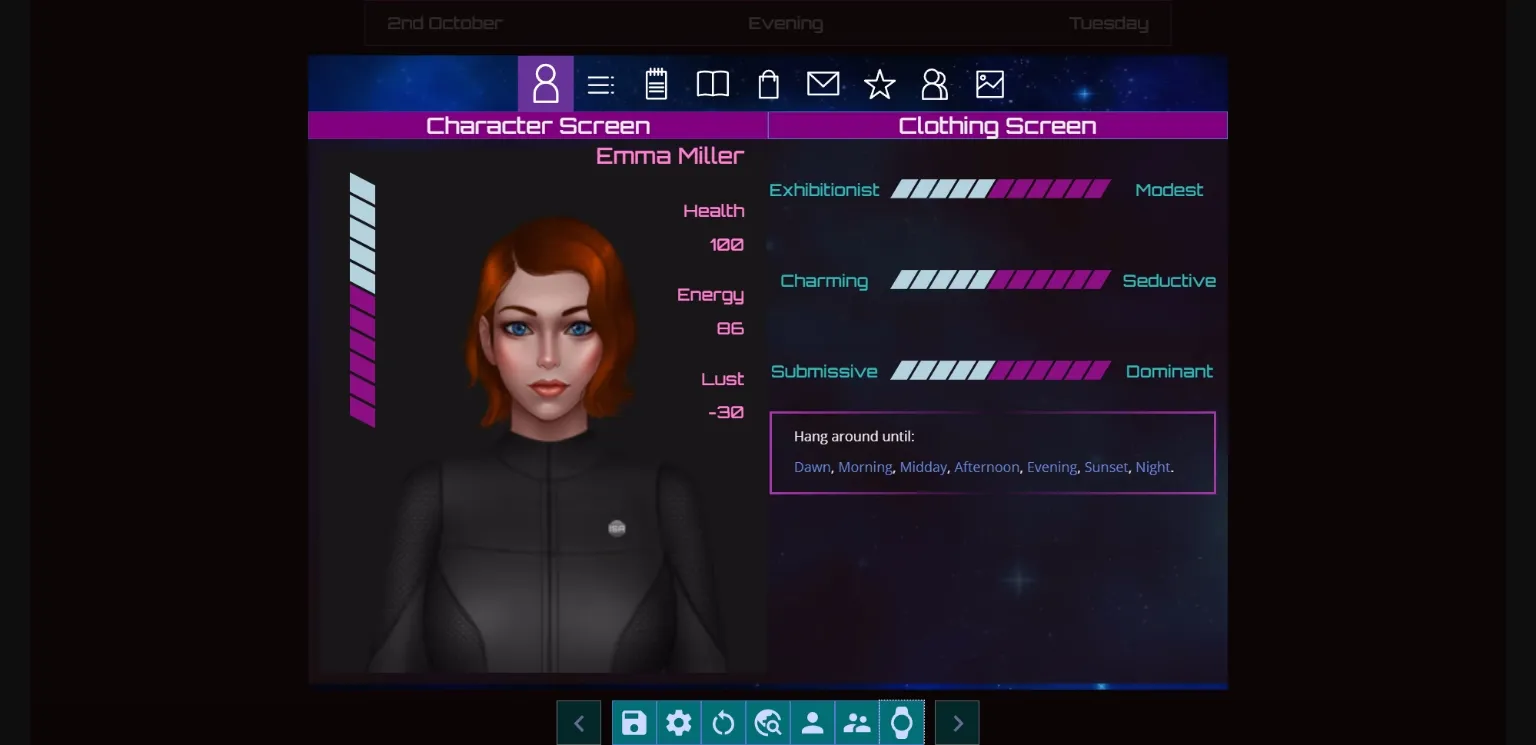Select the highlighted character profile icon

[x=546, y=84]
